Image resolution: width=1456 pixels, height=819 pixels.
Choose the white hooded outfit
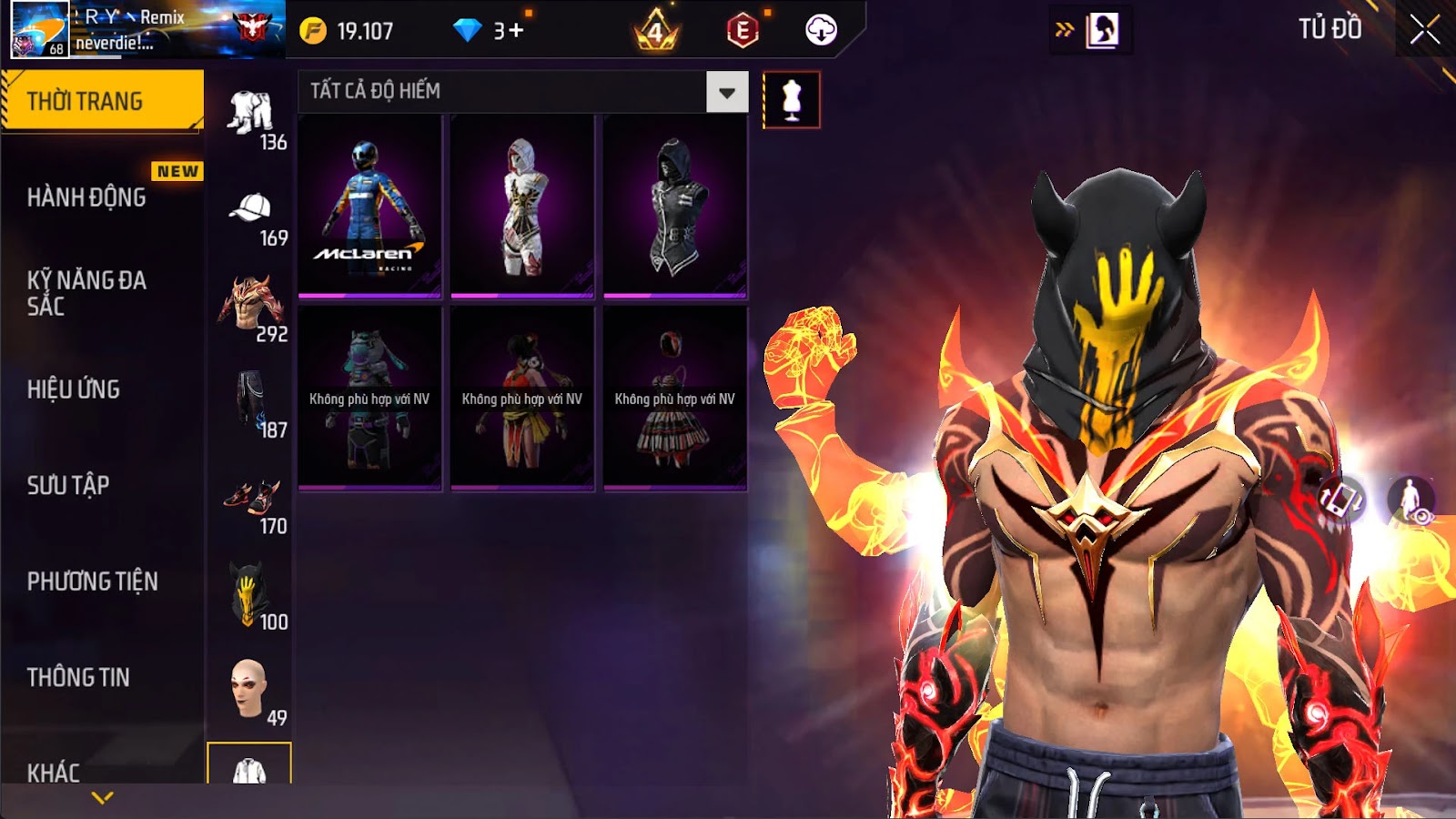point(522,207)
